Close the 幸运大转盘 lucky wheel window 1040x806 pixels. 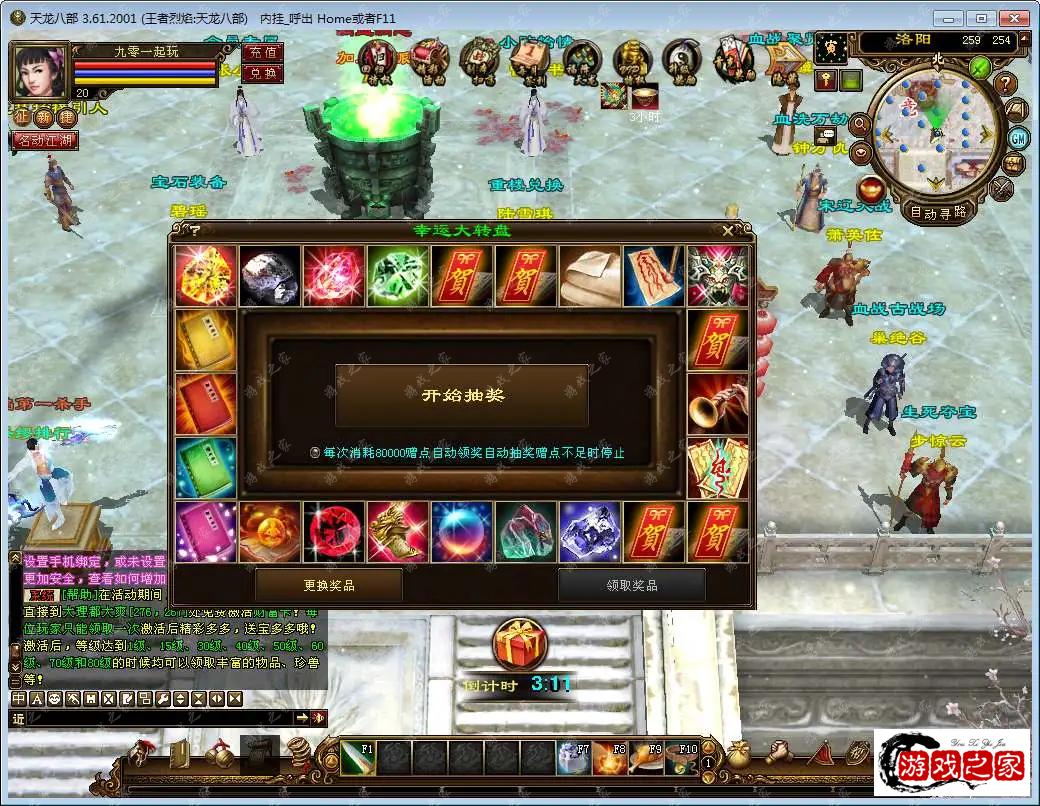coord(728,230)
